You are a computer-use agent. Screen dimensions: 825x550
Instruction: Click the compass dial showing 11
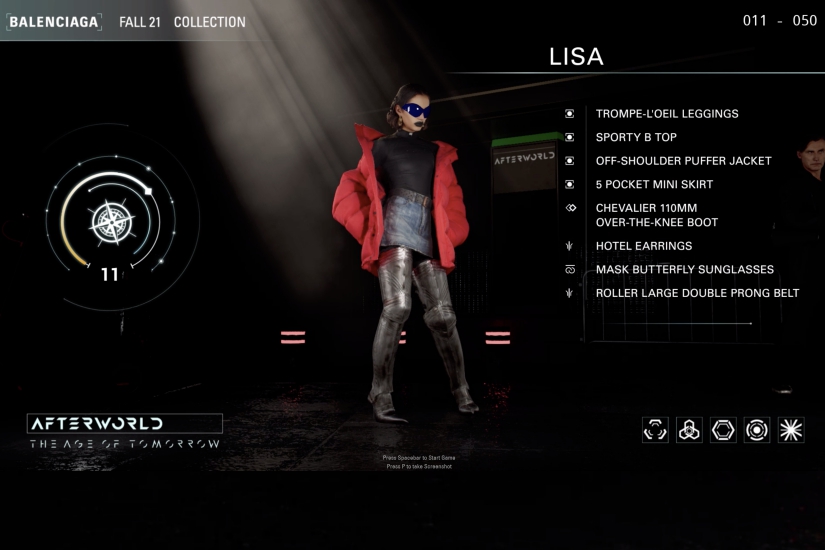click(108, 222)
